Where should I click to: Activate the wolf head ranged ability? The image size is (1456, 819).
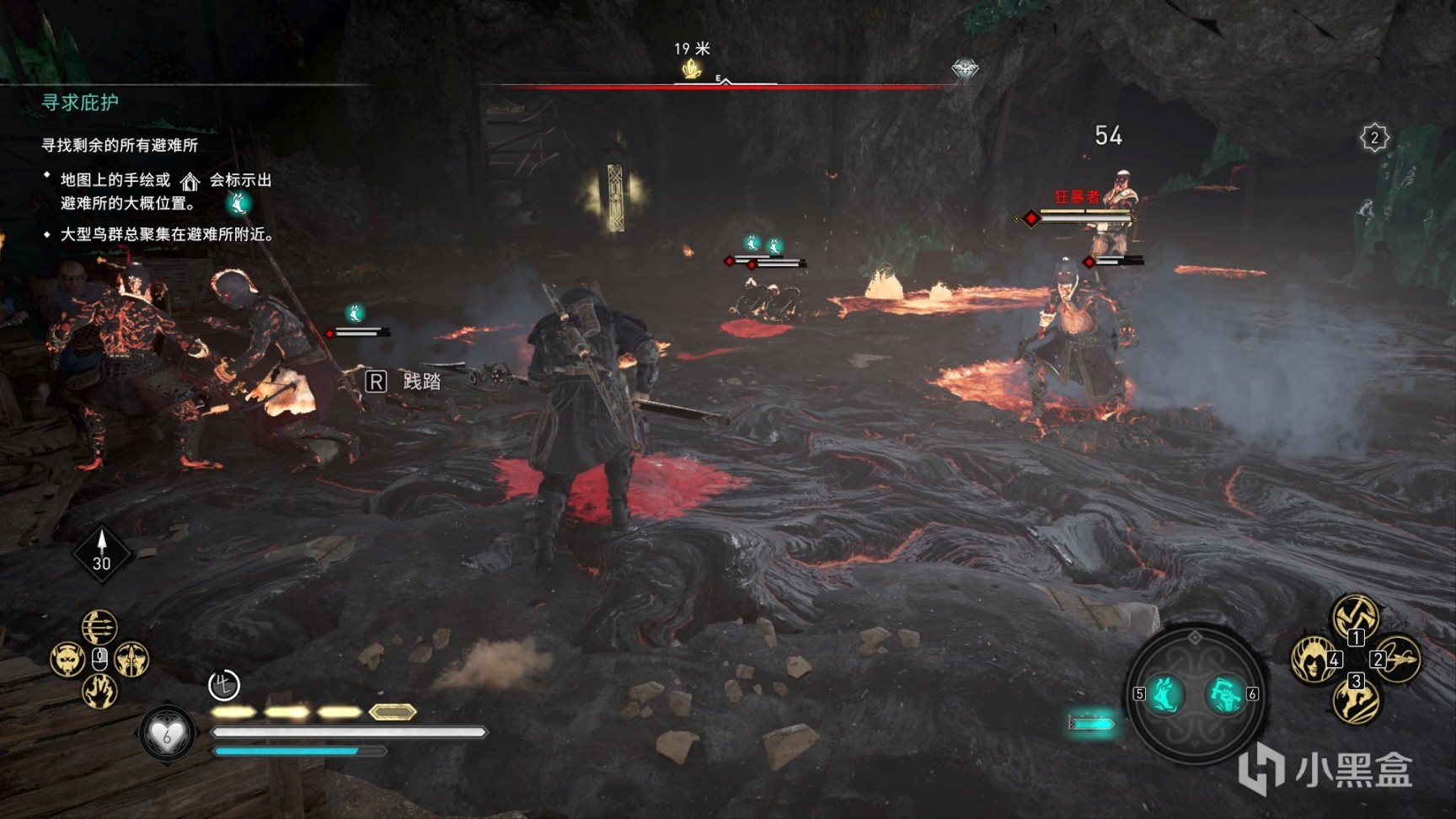click(67, 659)
